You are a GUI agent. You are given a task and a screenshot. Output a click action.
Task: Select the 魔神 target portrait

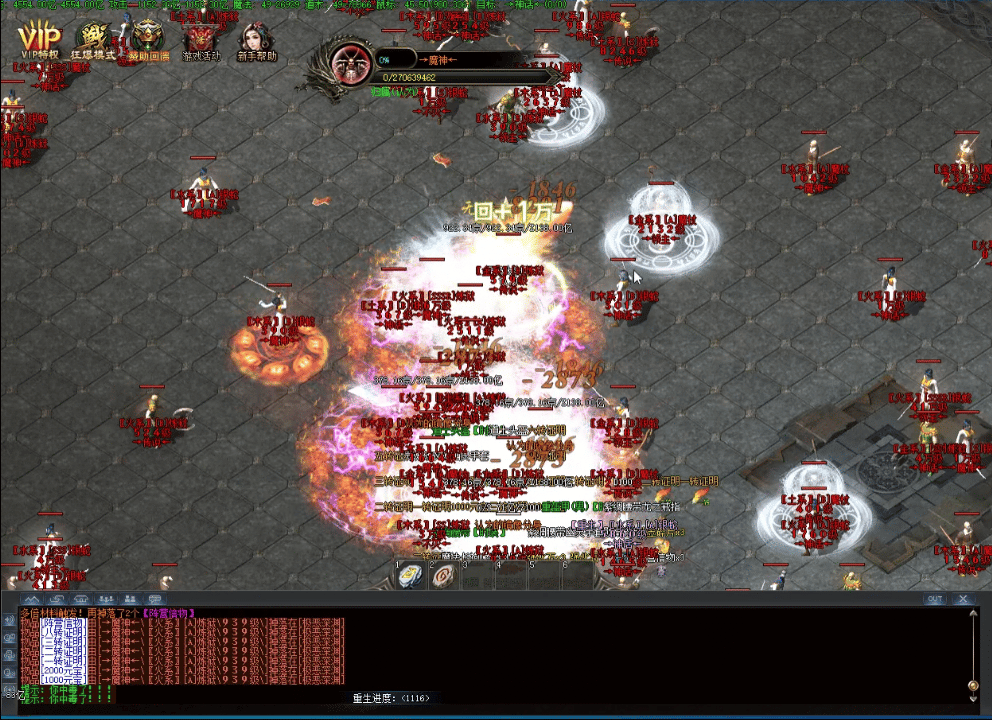coord(351,64)
